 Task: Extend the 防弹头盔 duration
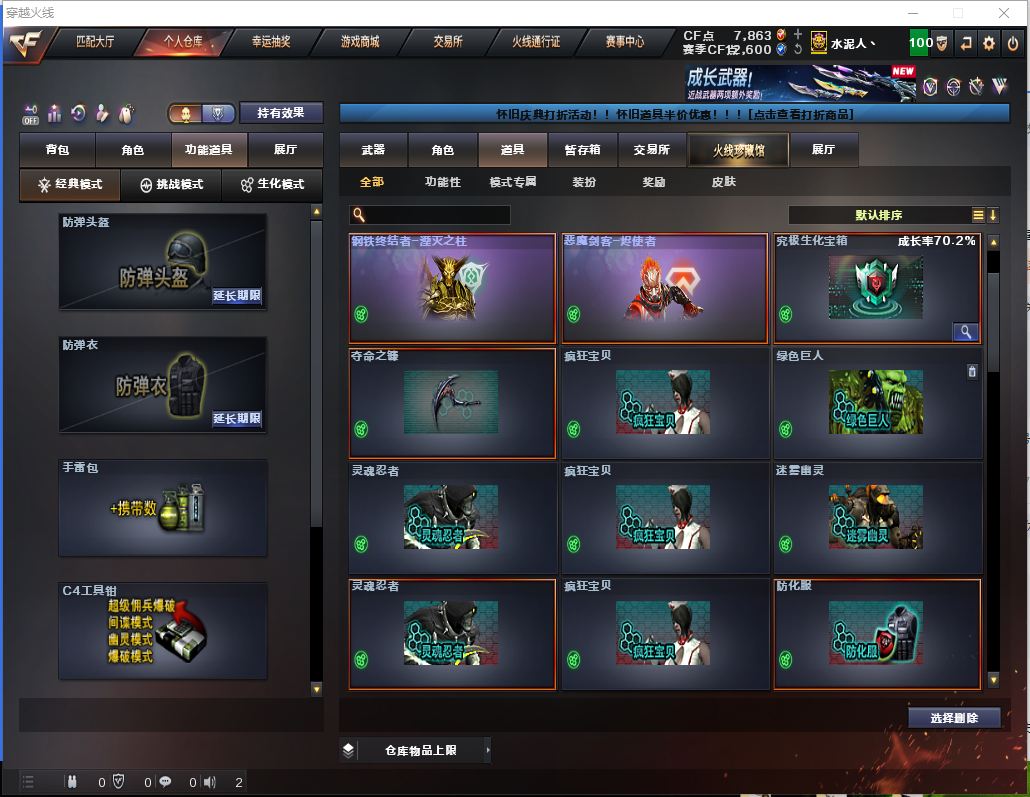[237, 296]
